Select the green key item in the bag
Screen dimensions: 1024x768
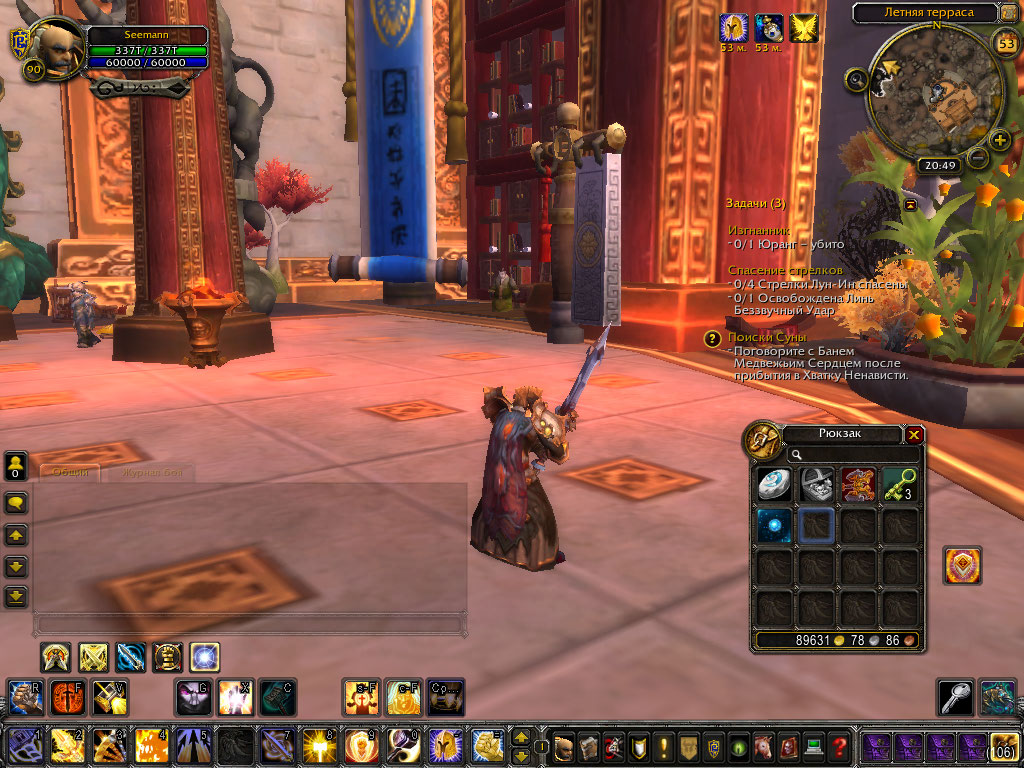(x=900, y=485)
